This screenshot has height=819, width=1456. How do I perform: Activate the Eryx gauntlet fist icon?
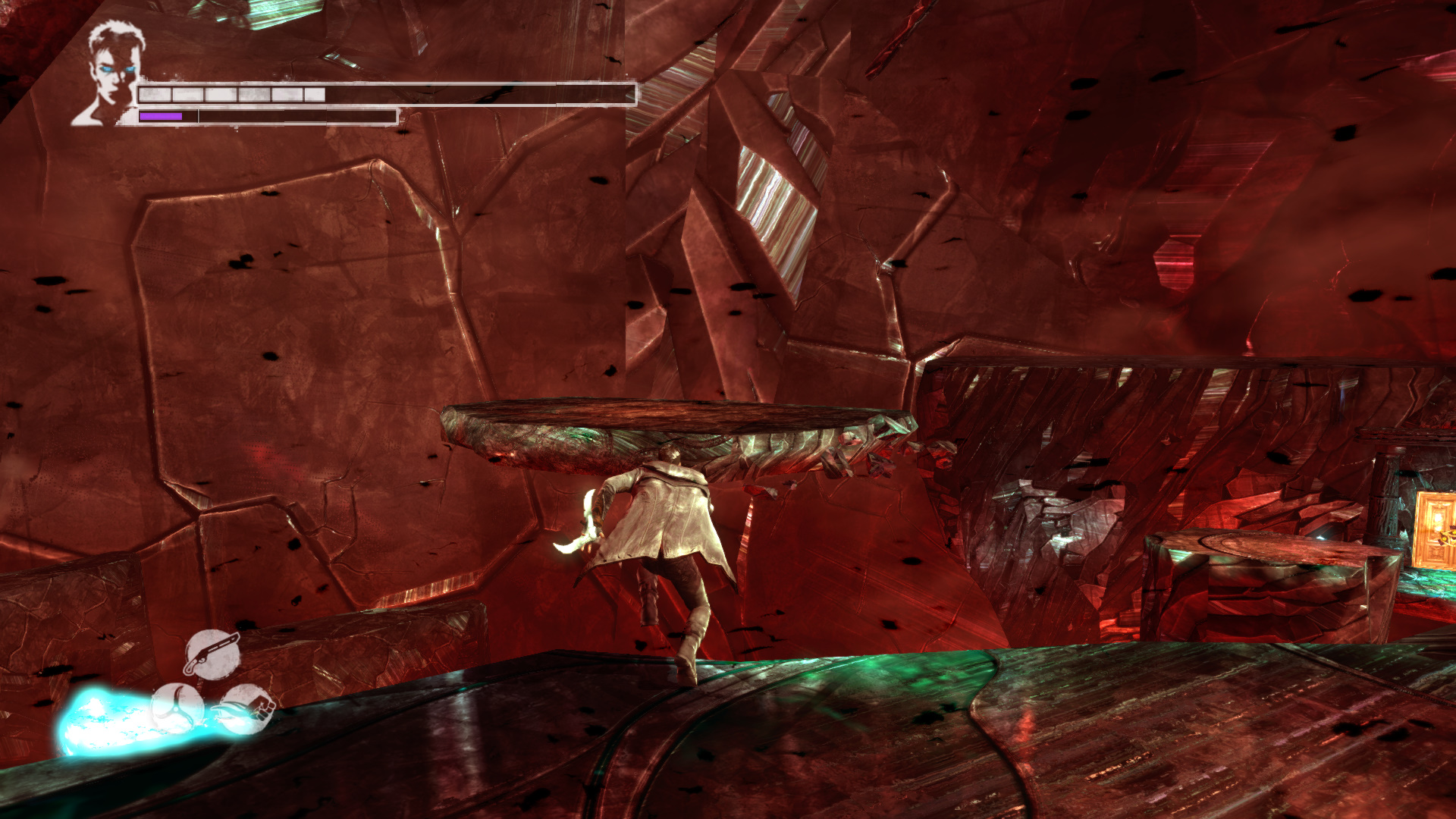(x=246, y=709)
